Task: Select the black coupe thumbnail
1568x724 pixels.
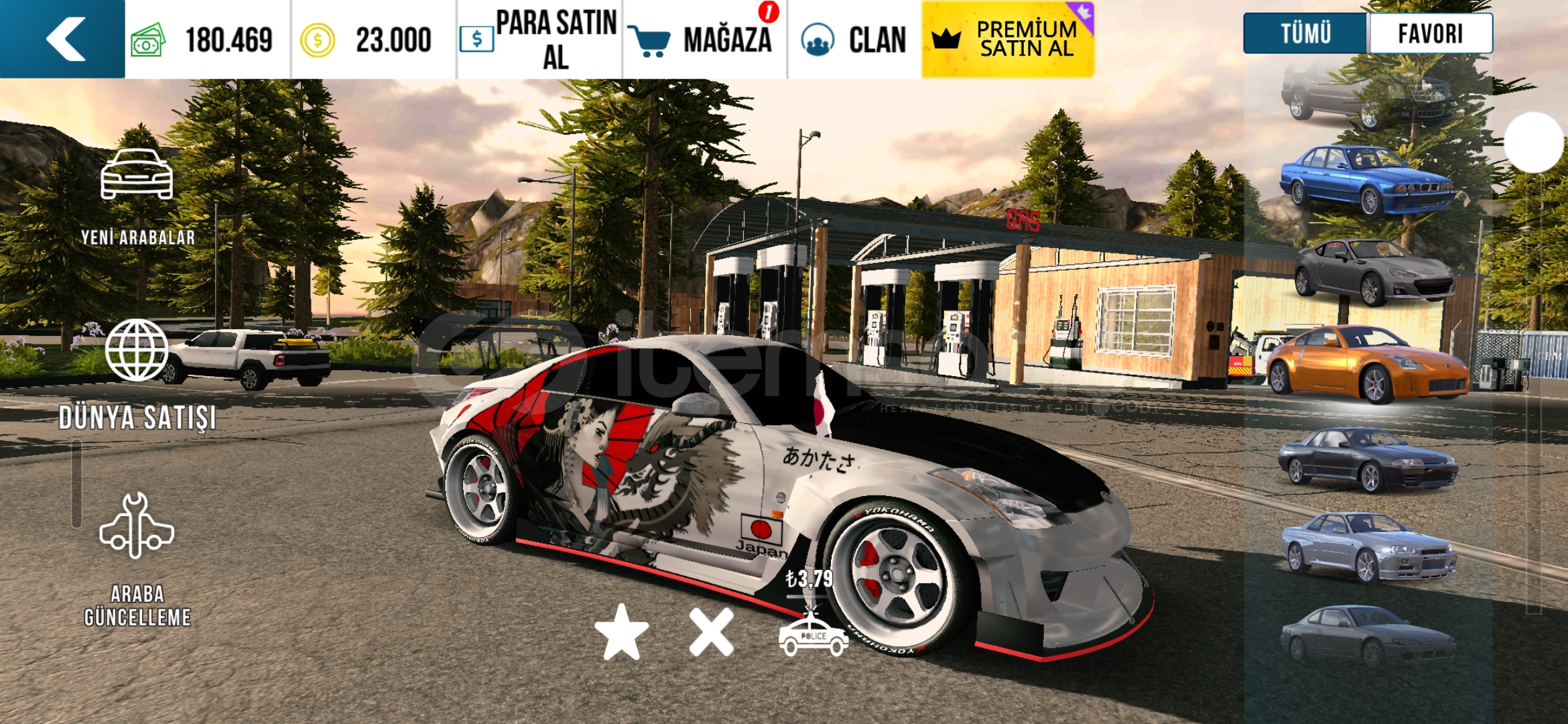Action: click(x=1367, y=459)
